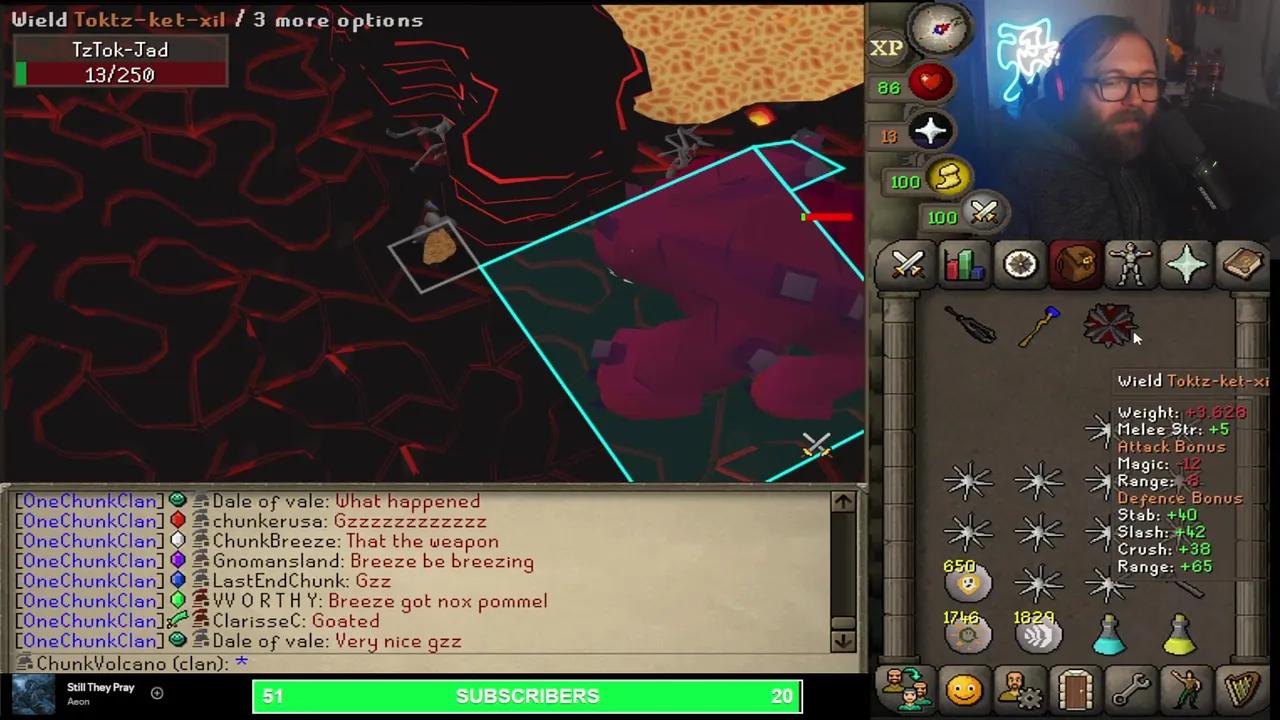The image size is (1280, 720).
Task: Open the Combat Options tab
Action: [x=907, y=264]
